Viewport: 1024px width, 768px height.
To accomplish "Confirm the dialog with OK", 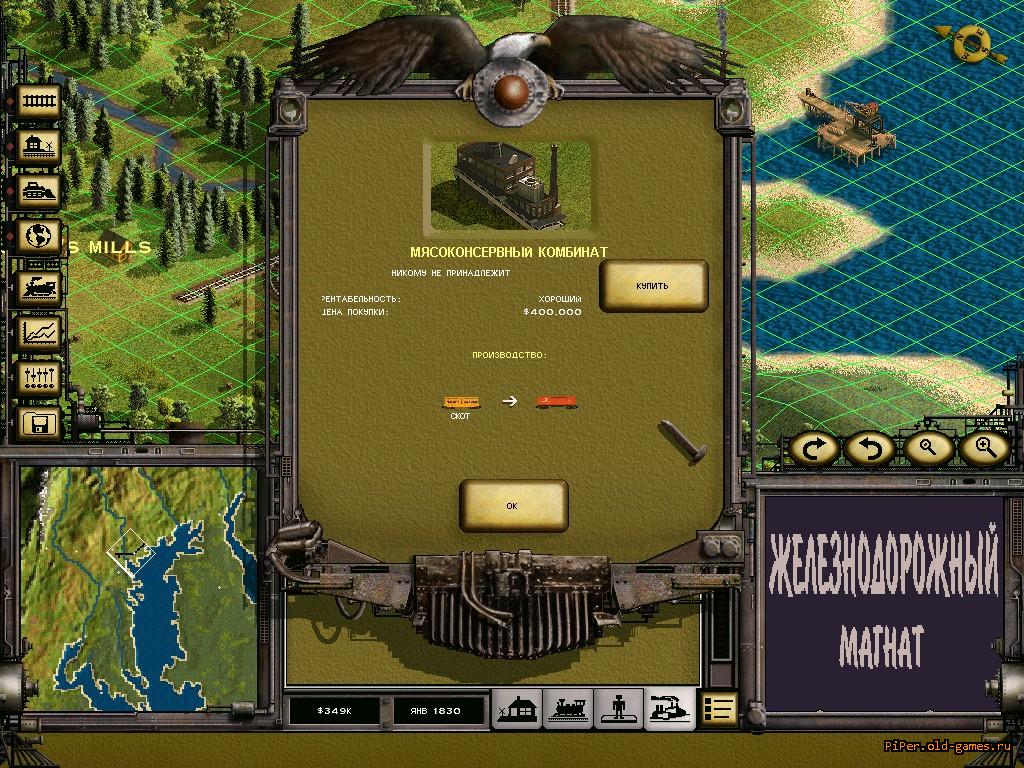I will pyautogui.click(x=513, y=506).
